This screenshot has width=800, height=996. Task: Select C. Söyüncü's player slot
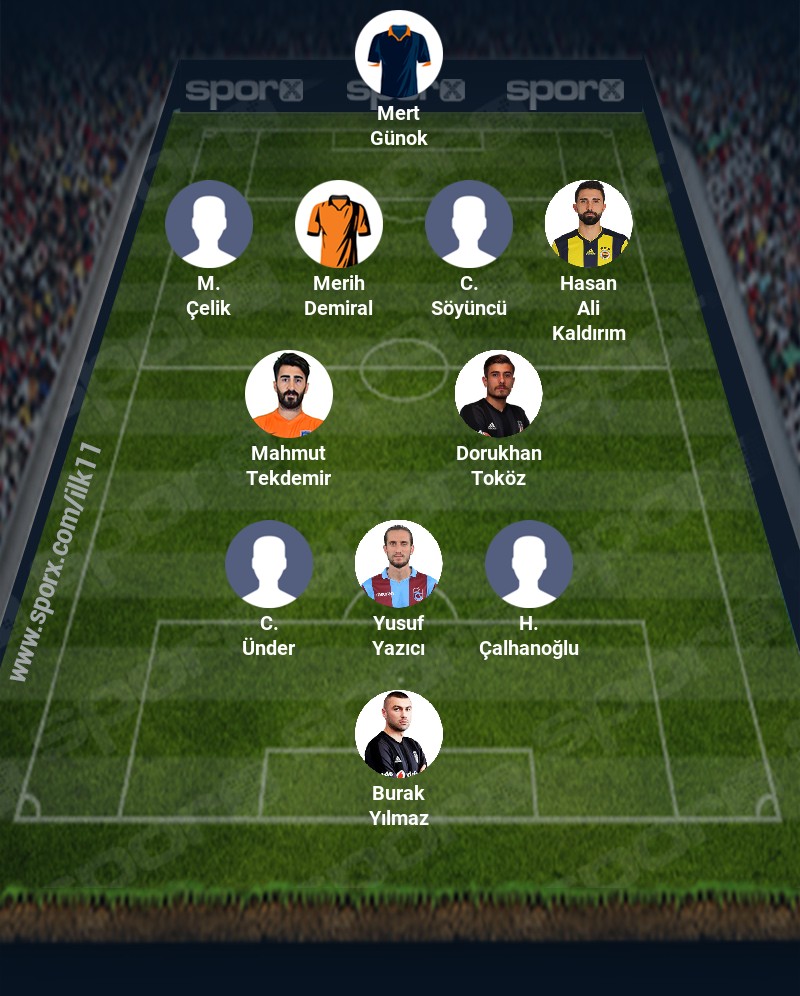(469, 224)
